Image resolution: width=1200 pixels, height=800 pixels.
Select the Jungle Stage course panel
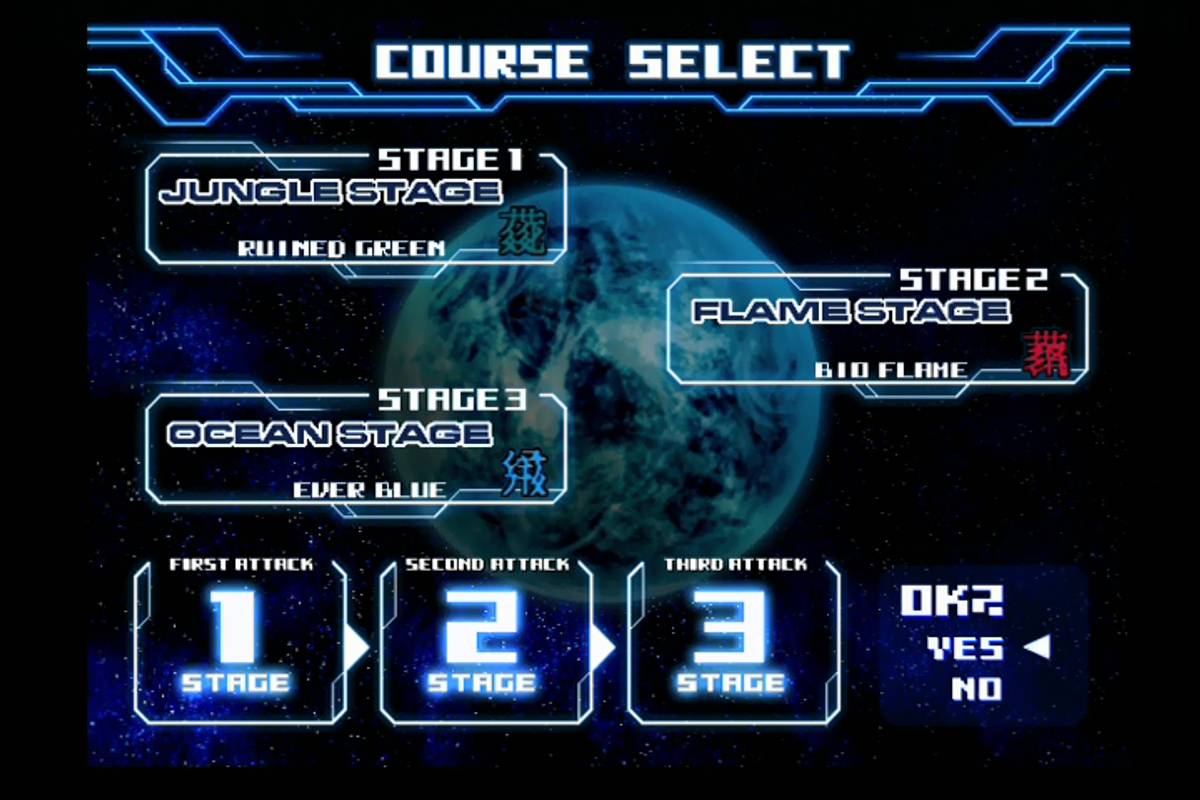coord(355,208)
